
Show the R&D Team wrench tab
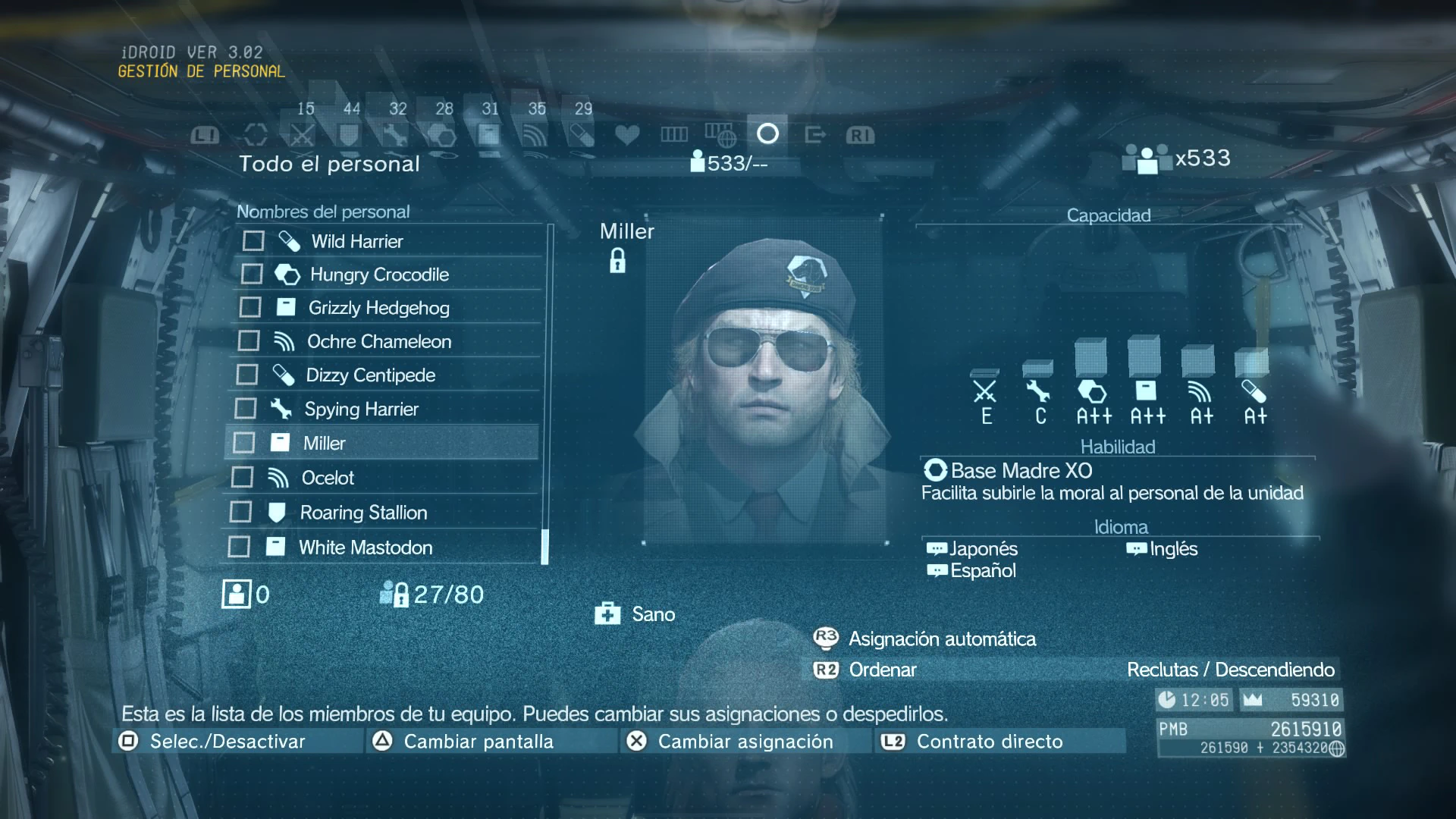tap(395, 135)
